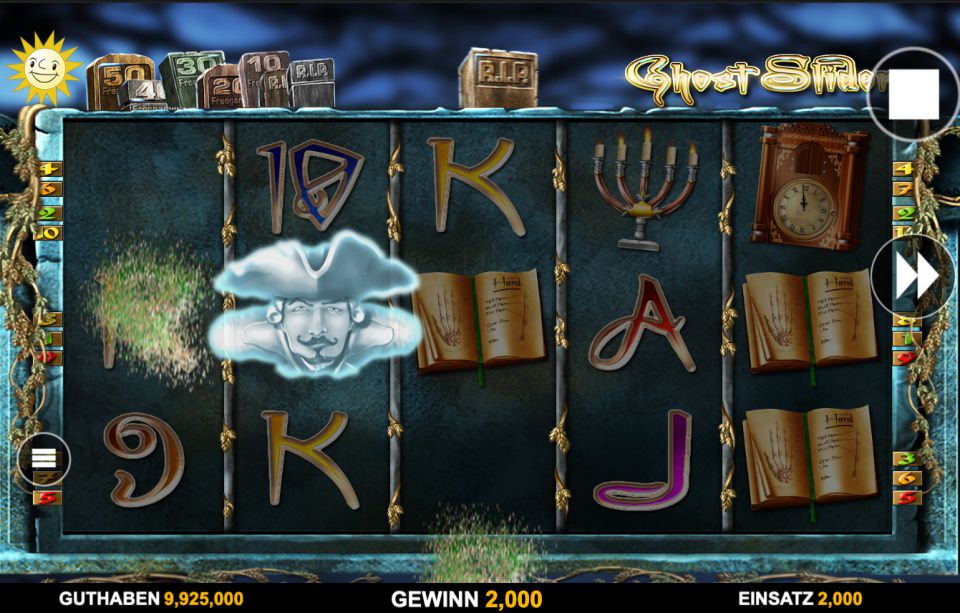
Task: Stop the spinning reels with the square button
Action: 914,93
